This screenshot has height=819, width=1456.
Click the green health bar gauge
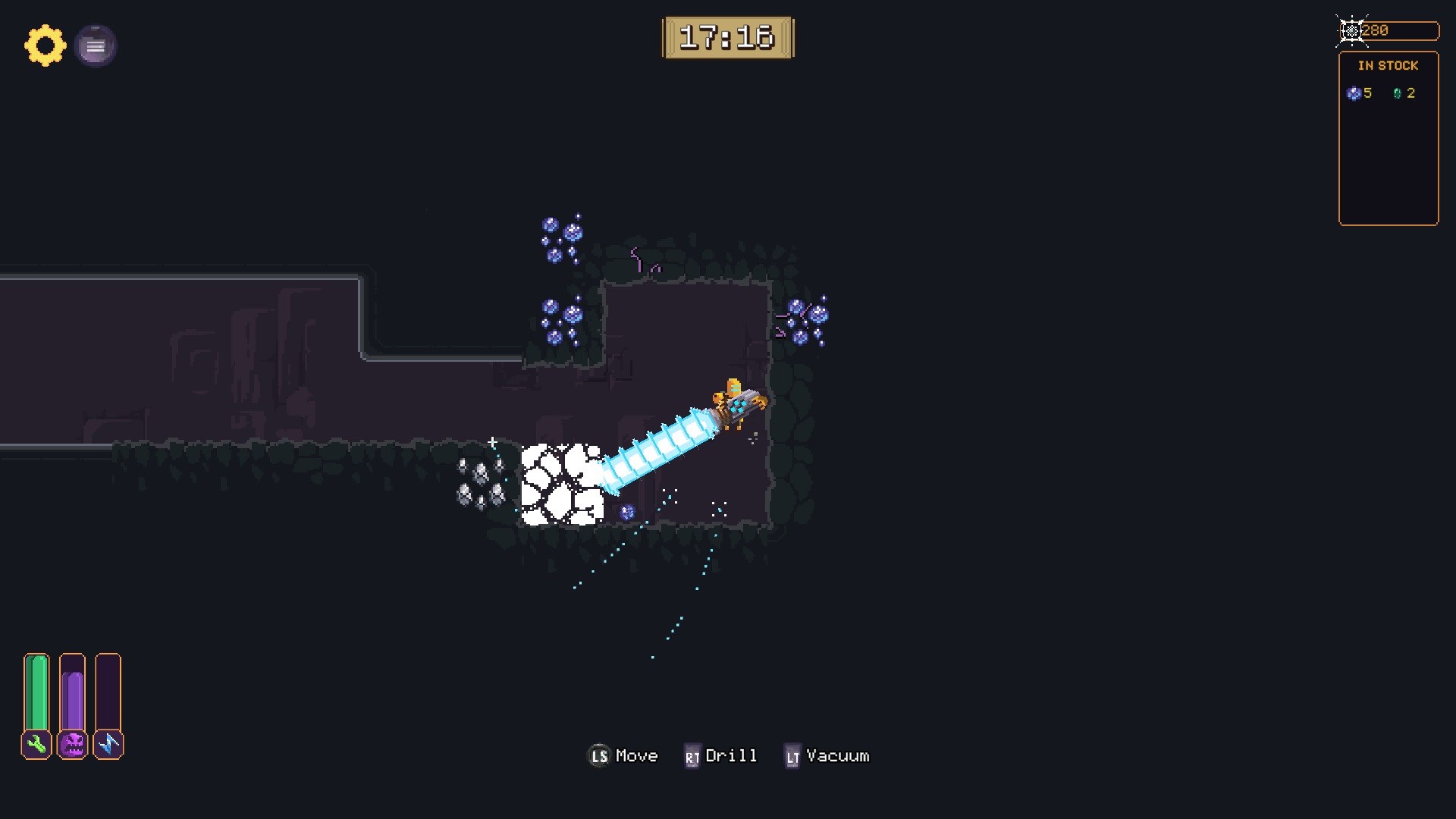coord(36,690)
